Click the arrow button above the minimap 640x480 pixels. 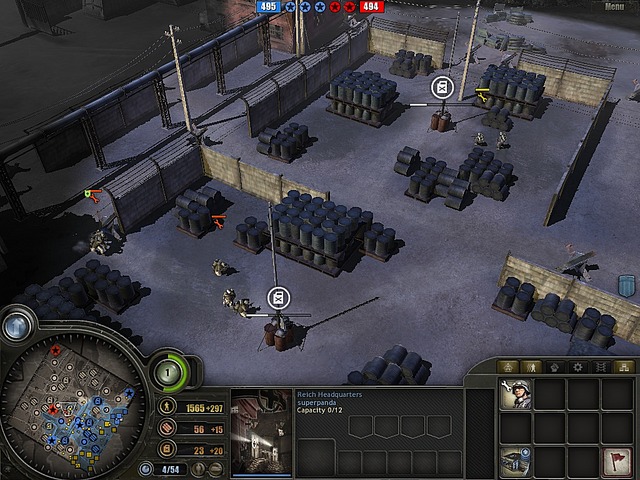pos(17,326)
